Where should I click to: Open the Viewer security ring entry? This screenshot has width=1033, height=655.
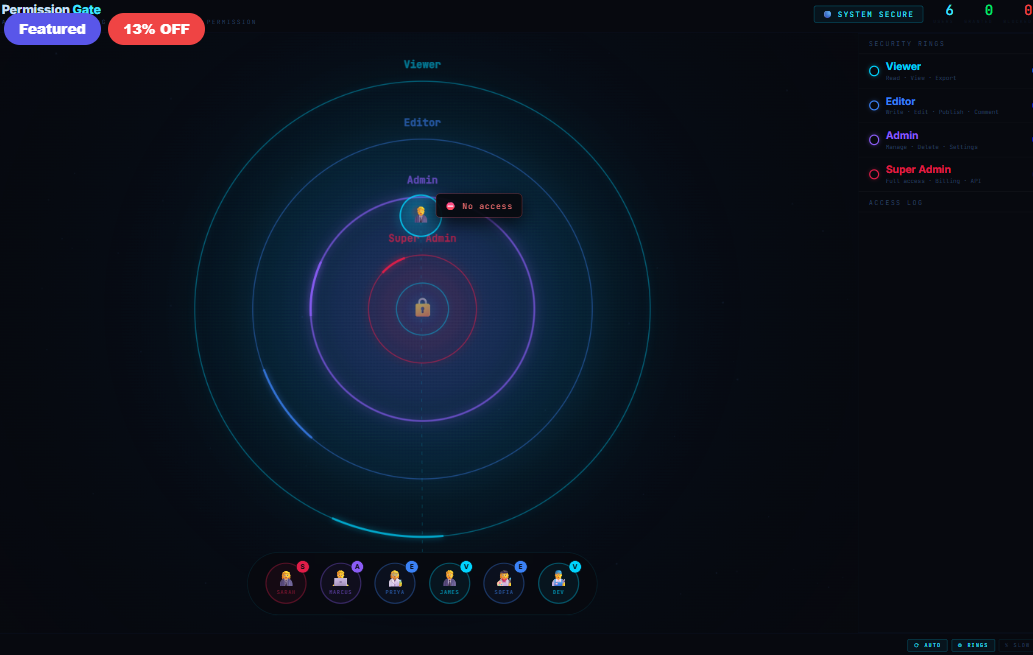tap(945, 71)
